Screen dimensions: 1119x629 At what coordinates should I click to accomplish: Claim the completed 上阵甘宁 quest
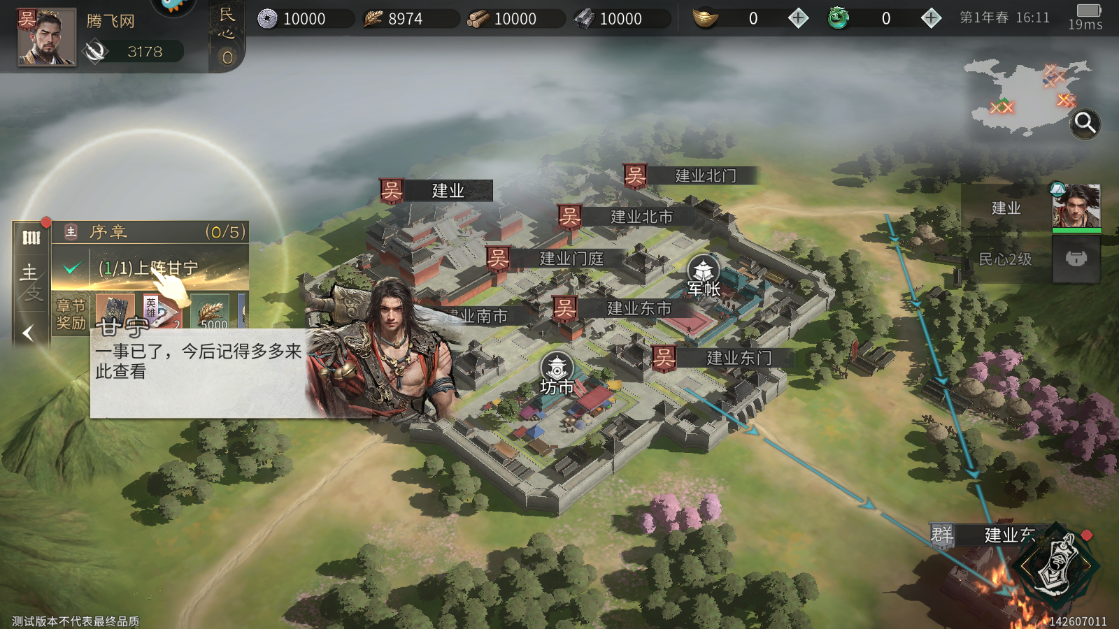point(148,268)
